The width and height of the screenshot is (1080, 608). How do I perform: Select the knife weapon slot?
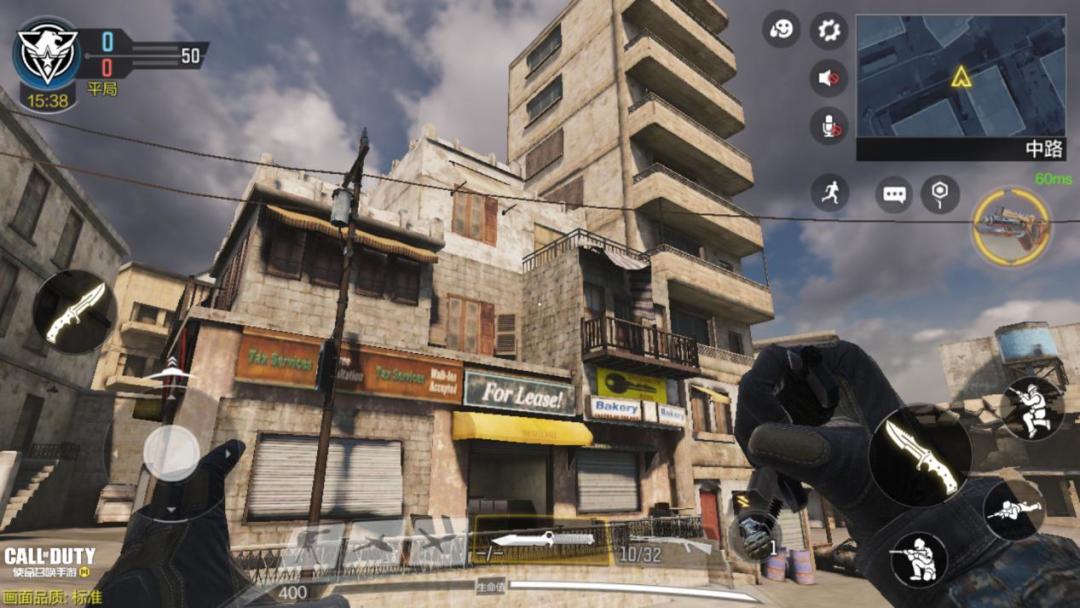(540, 541)
